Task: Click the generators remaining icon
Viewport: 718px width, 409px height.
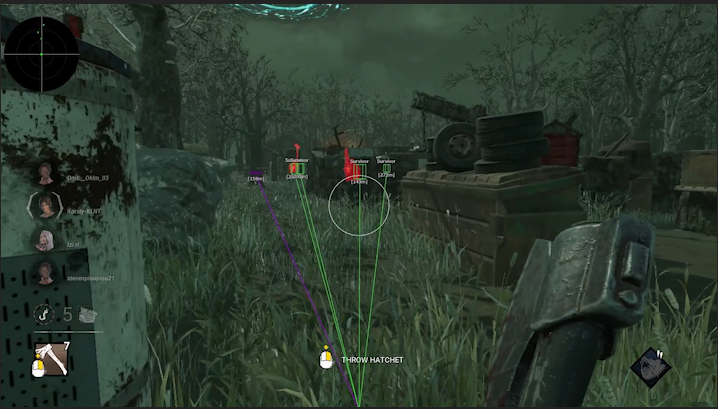Action: (x=89, y=314)
